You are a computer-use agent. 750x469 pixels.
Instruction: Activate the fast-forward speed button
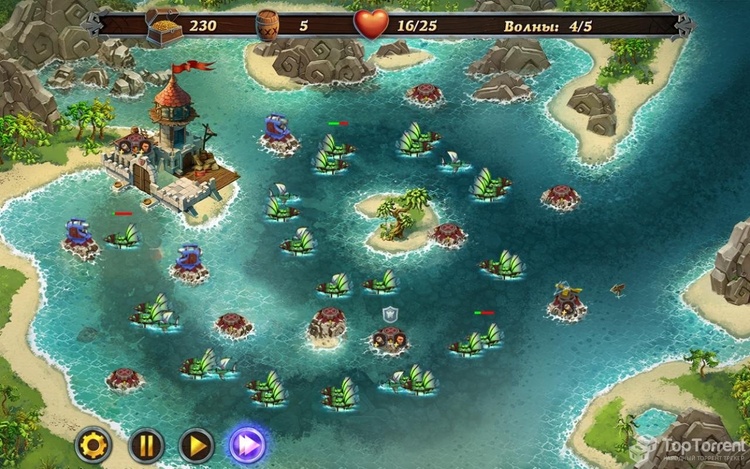(247, 444)
